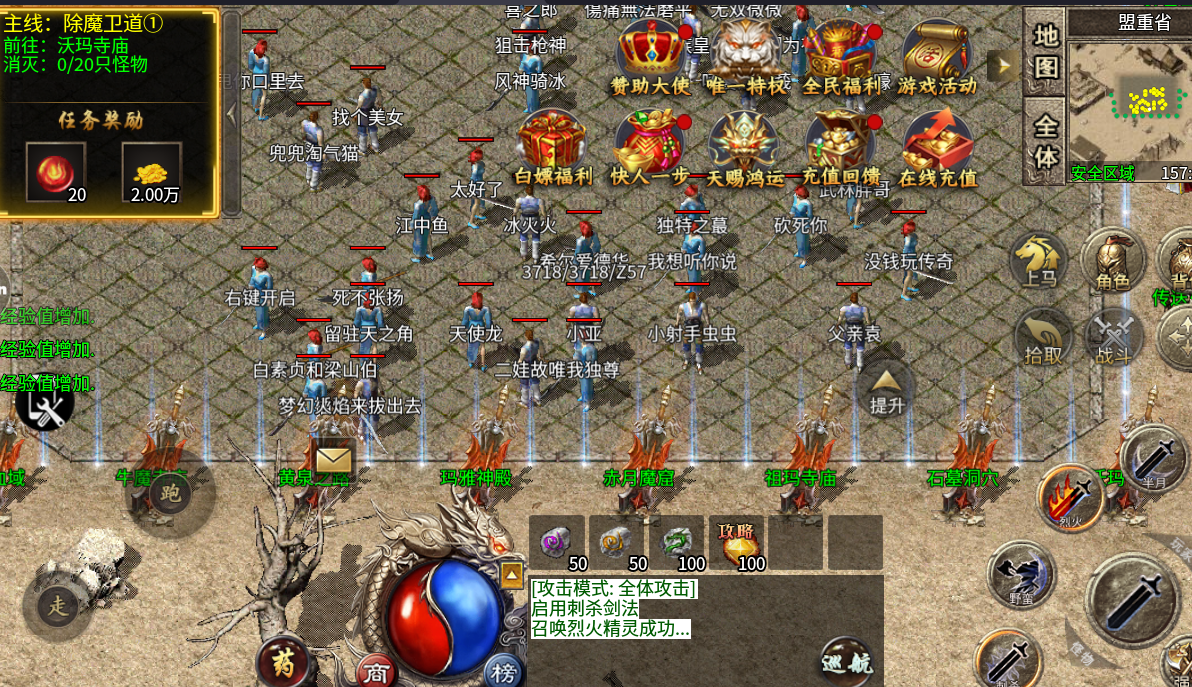Pick up items with 拾取 button
Screen dimensions: 1192x687
click(1039, 336)
